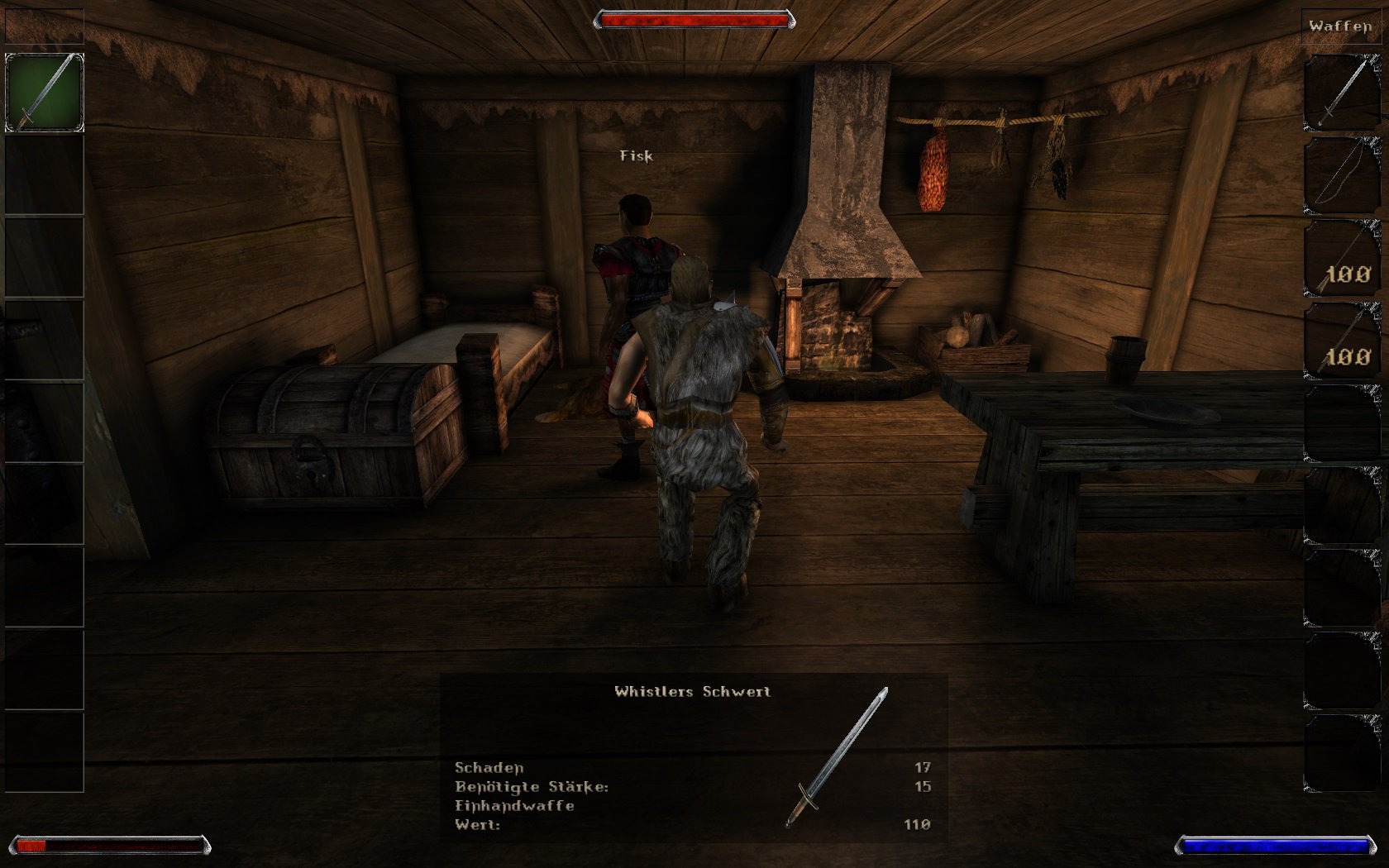Select the highlighted Whistlers Schwert slot

[x=45, y=93]
